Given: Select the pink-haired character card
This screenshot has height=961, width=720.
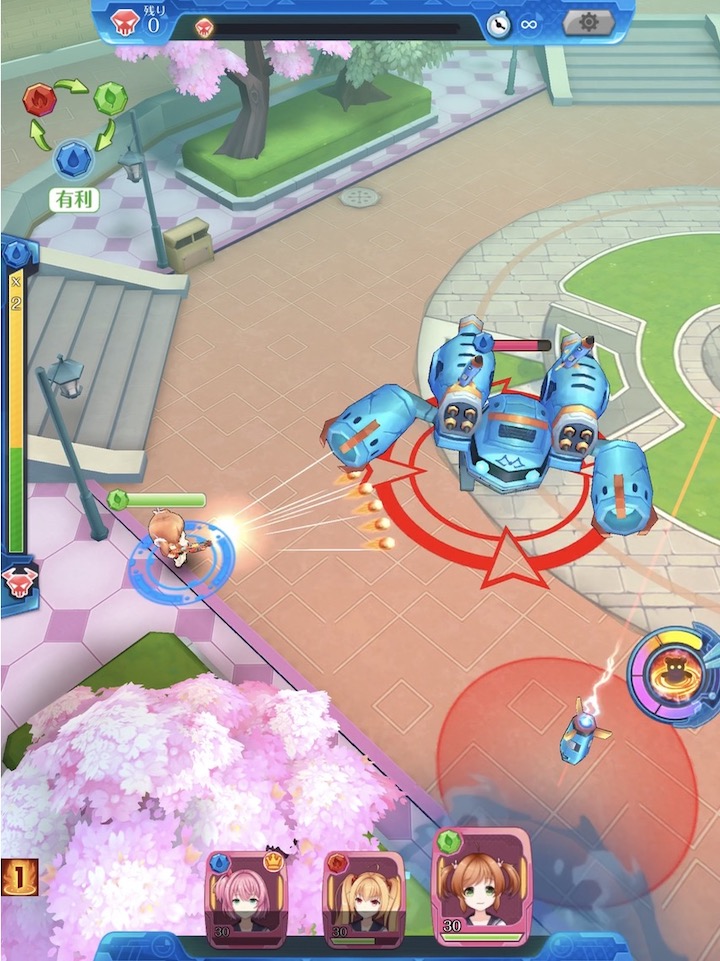Looking at the screenshot, I should pos(246,897).
